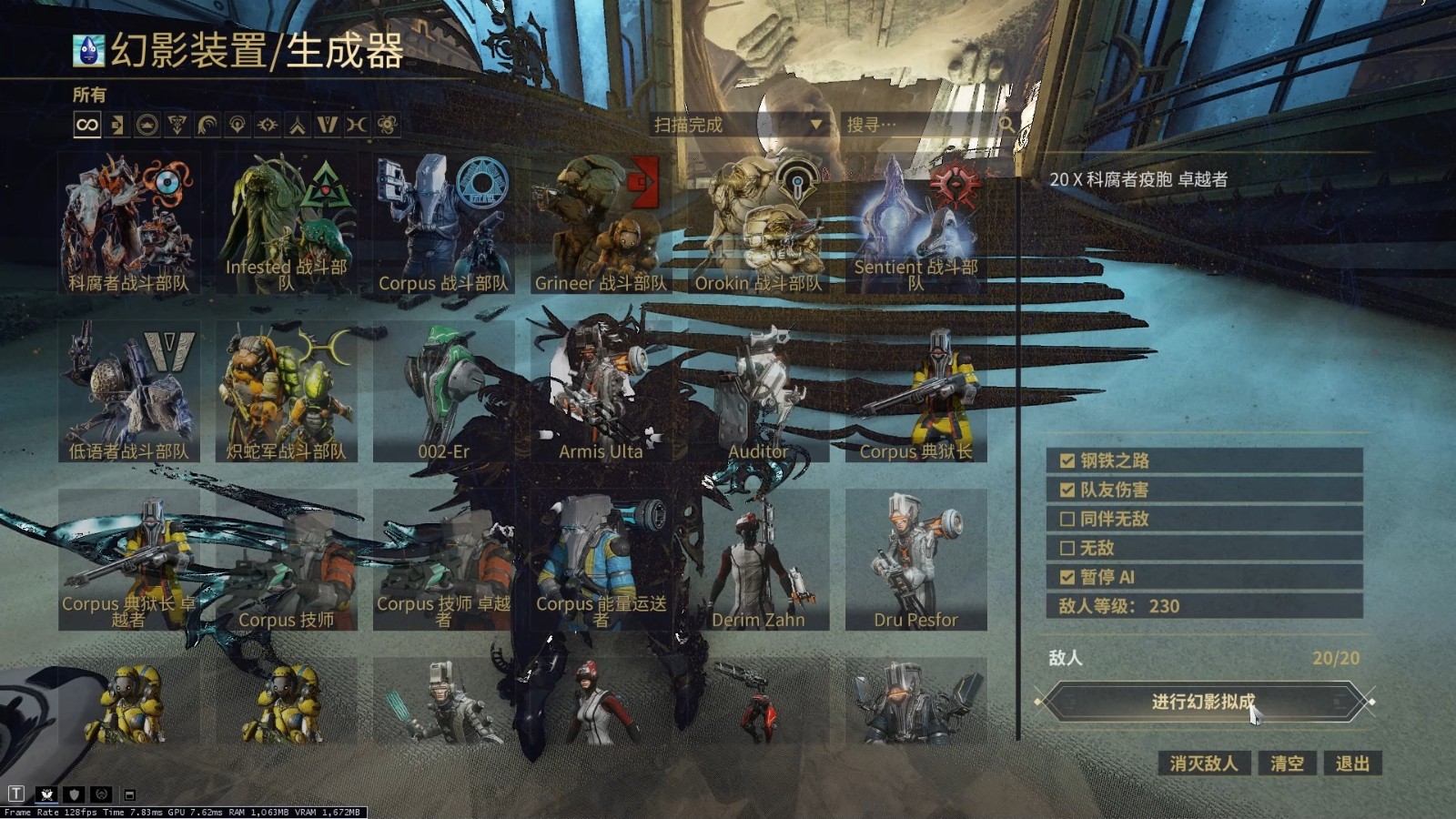Enable the 无敌 invincibility checkbox
Viewport: 1456px width, 819px height.
click(x=1067, y=548)
